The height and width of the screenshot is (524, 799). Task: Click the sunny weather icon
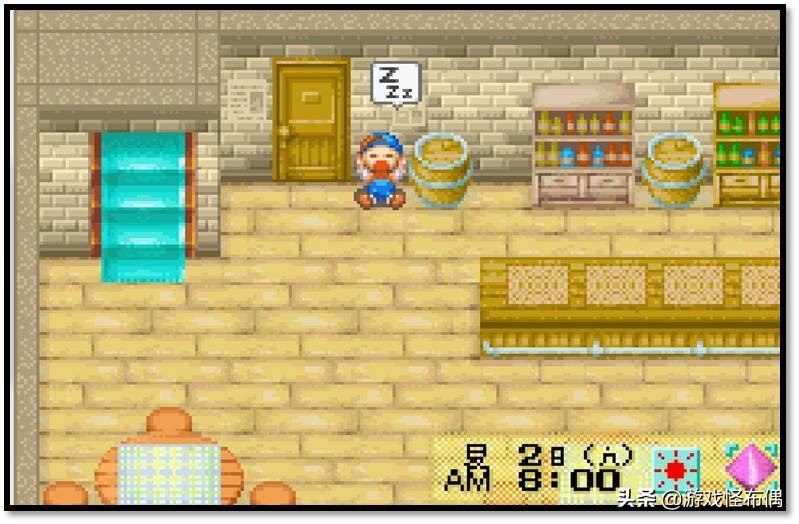[x=676, y=469]
